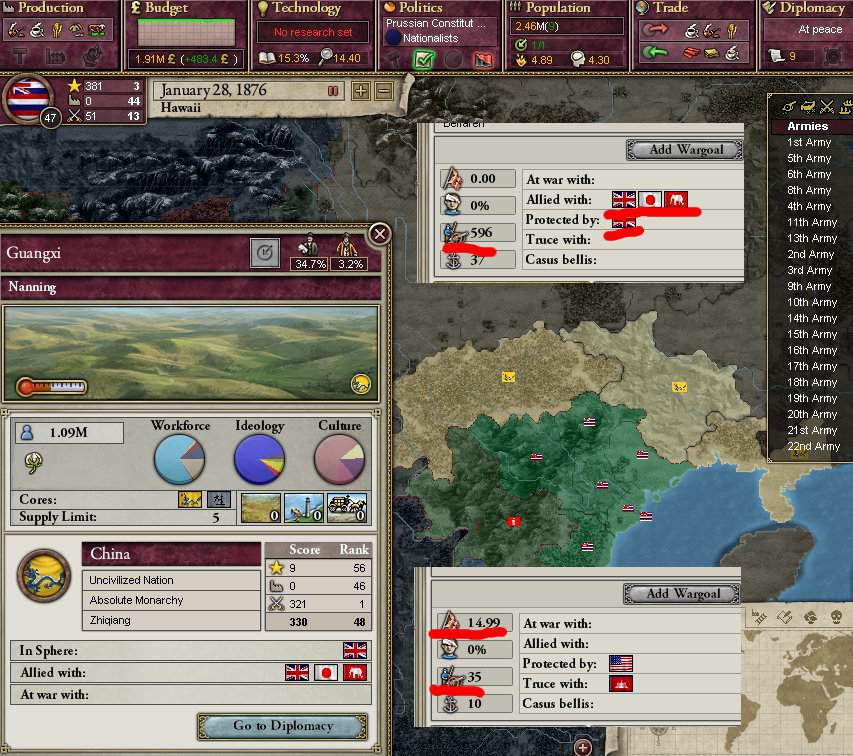Decrease game speed with the minus button

tap(383, 91)
